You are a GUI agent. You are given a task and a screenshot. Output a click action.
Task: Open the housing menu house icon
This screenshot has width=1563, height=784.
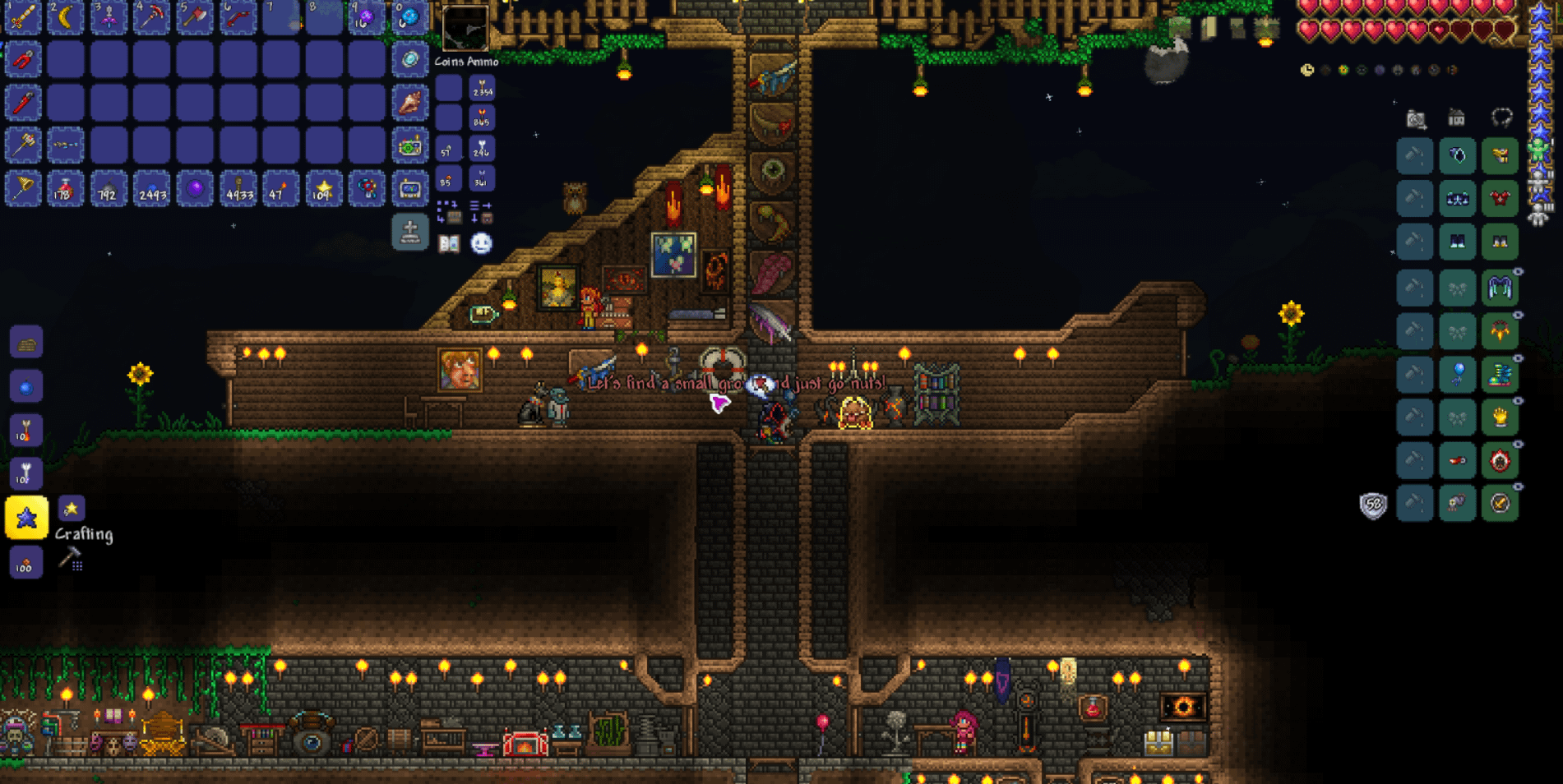click(x=1456, y=118)
